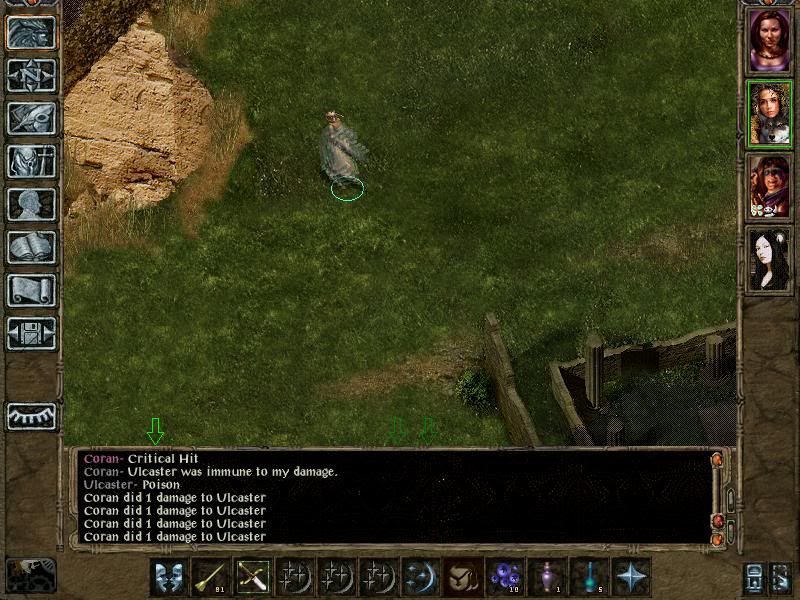Open game options with the floppy disk icon

[x=31, y=333]
